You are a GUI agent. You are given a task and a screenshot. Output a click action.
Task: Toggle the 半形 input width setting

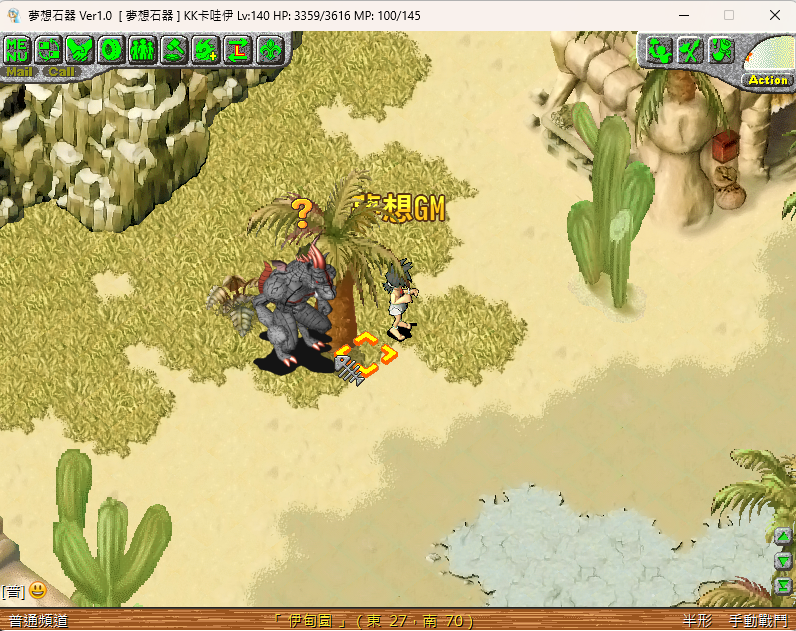[697, 621]
